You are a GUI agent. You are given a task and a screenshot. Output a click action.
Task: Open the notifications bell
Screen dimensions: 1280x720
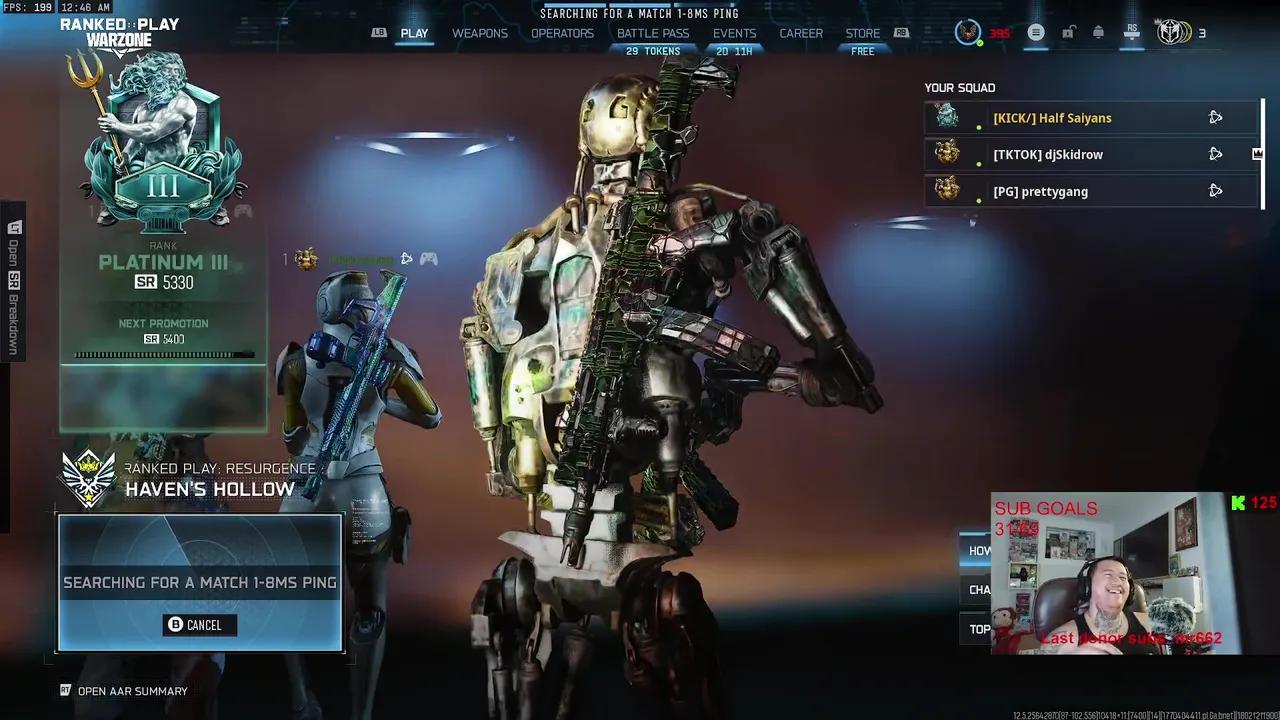tap(1098, 33)
